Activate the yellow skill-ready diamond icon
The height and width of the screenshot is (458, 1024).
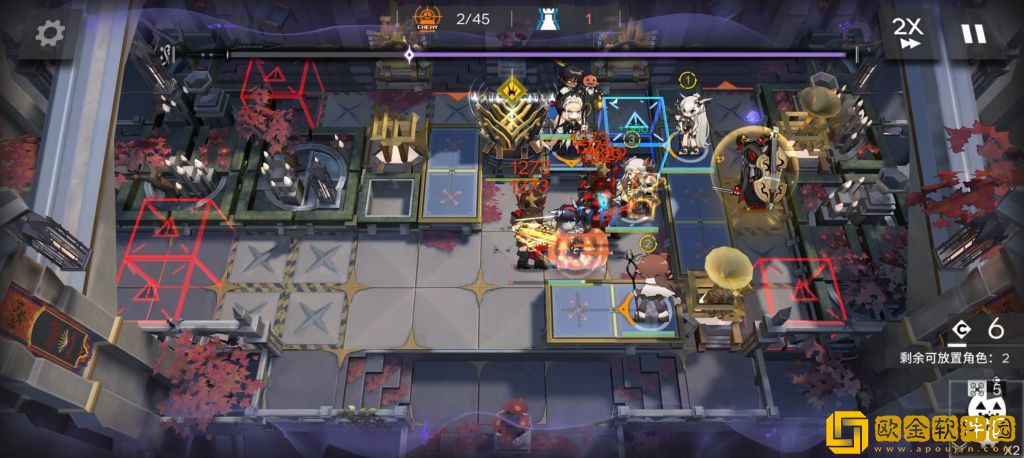coord(514,89)
